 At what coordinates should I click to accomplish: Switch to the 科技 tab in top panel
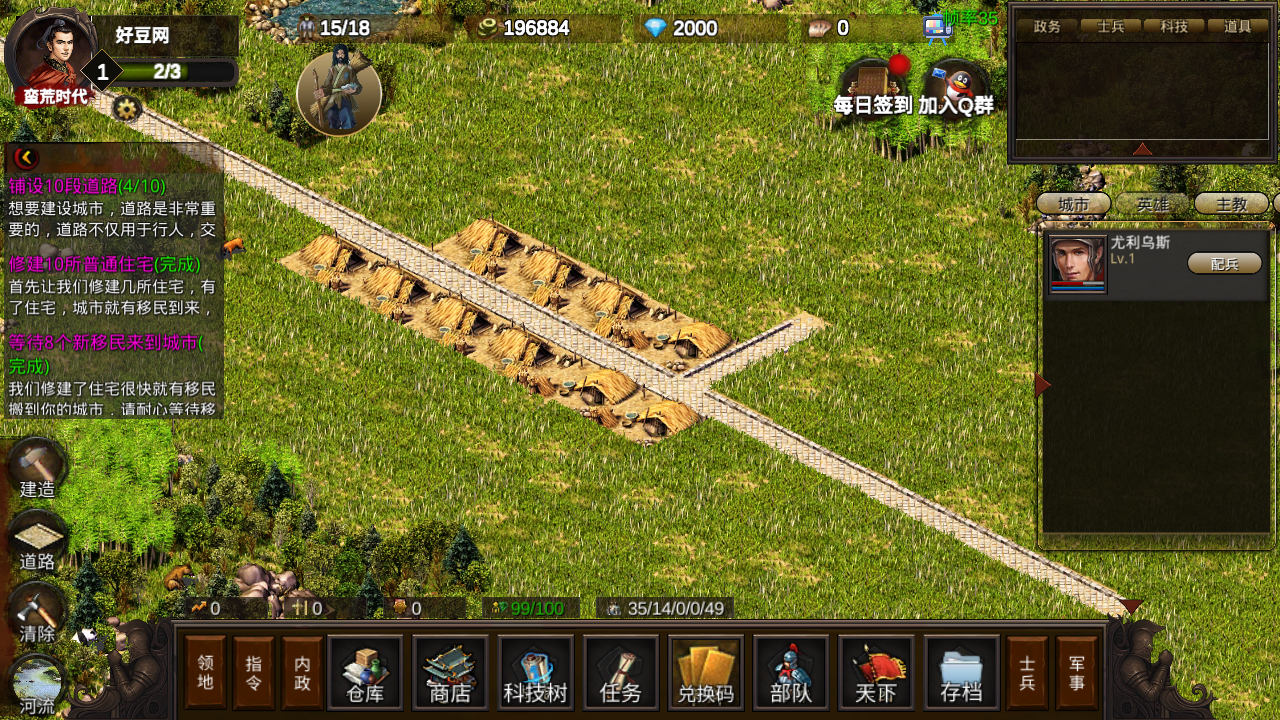pos(1174,27)
